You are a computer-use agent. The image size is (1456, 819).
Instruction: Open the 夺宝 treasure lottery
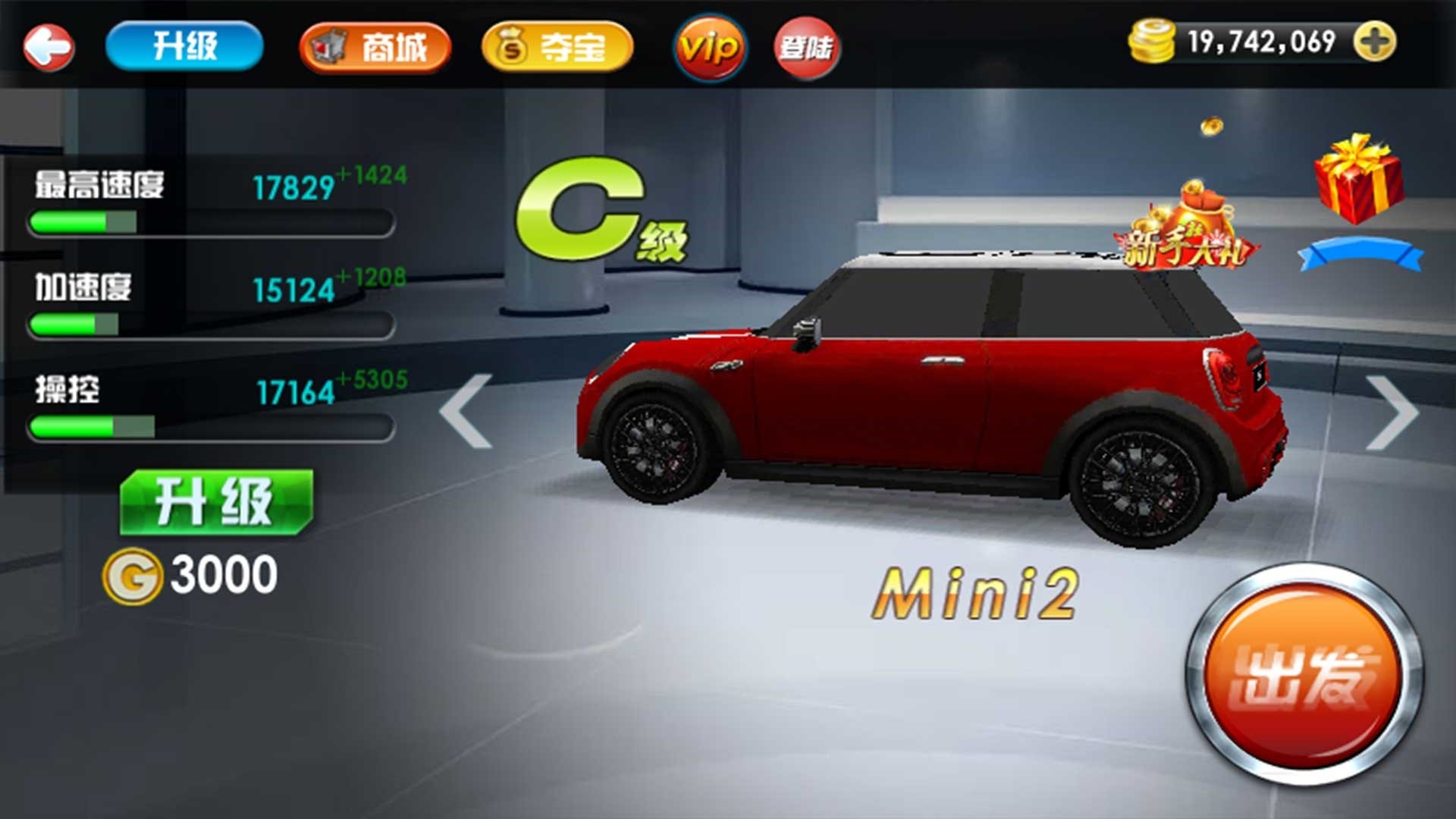(x=556, y=47)
